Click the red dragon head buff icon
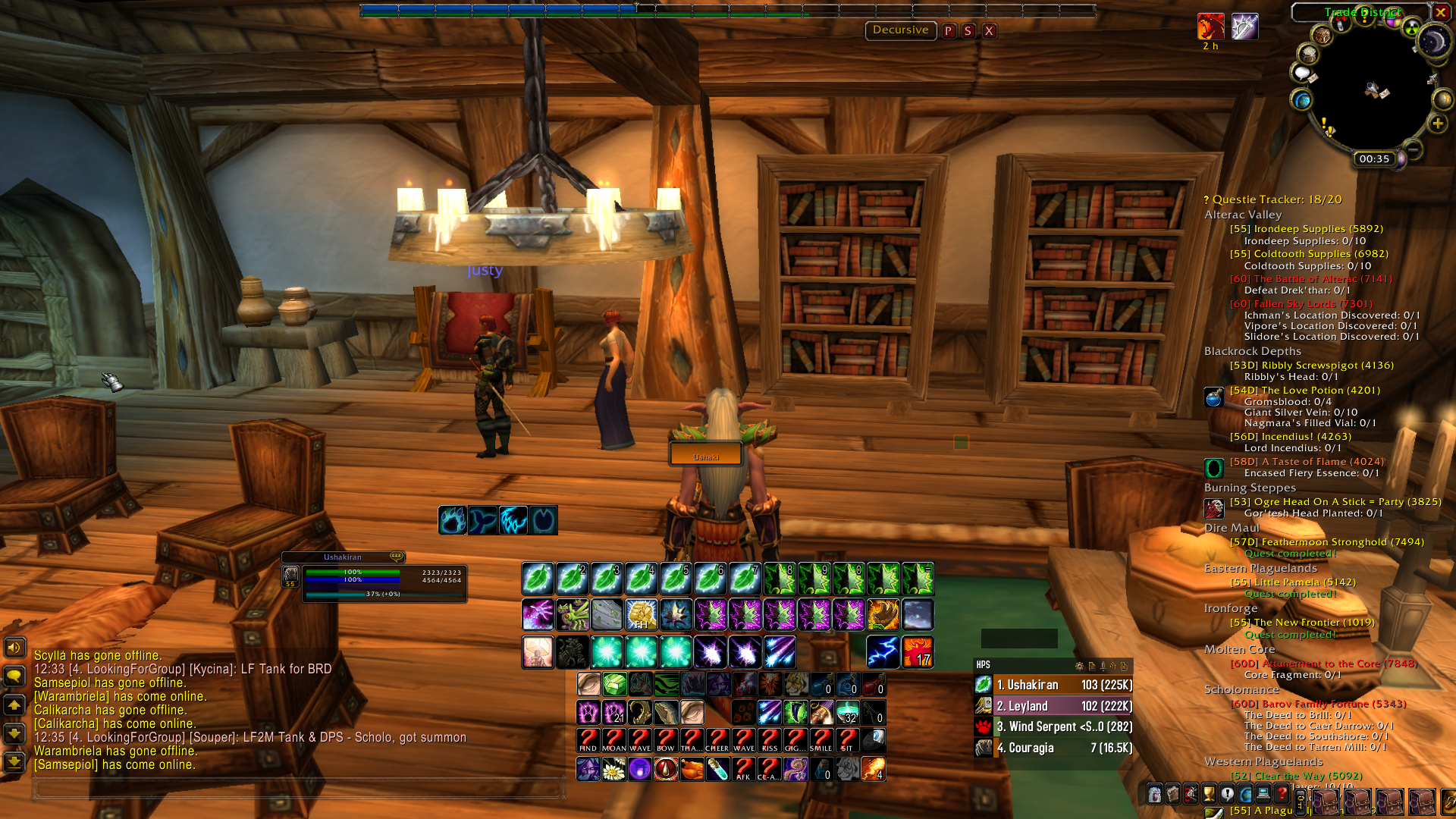 (1210, 27)
